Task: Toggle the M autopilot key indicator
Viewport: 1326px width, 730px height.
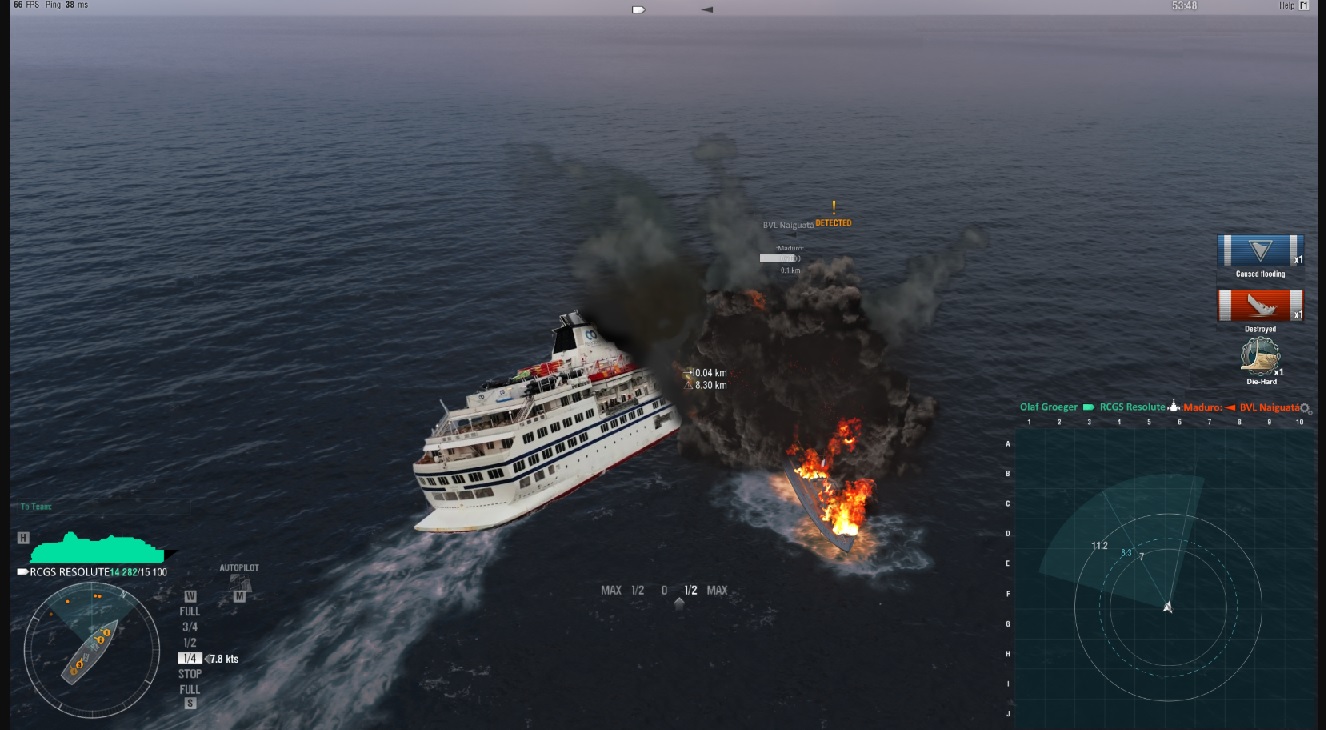Action: point(238,597)
